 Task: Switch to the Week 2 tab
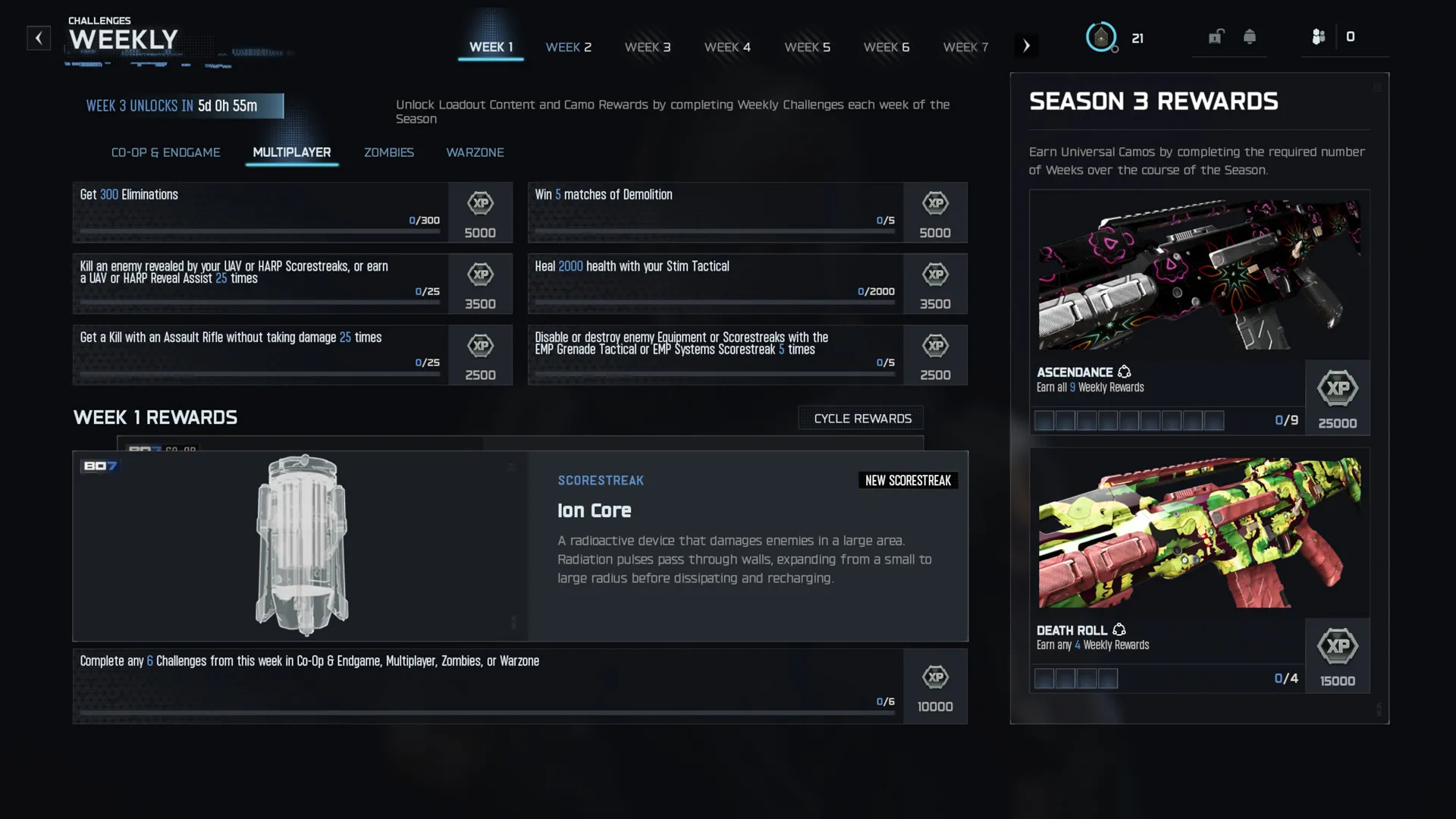(569, 47)
